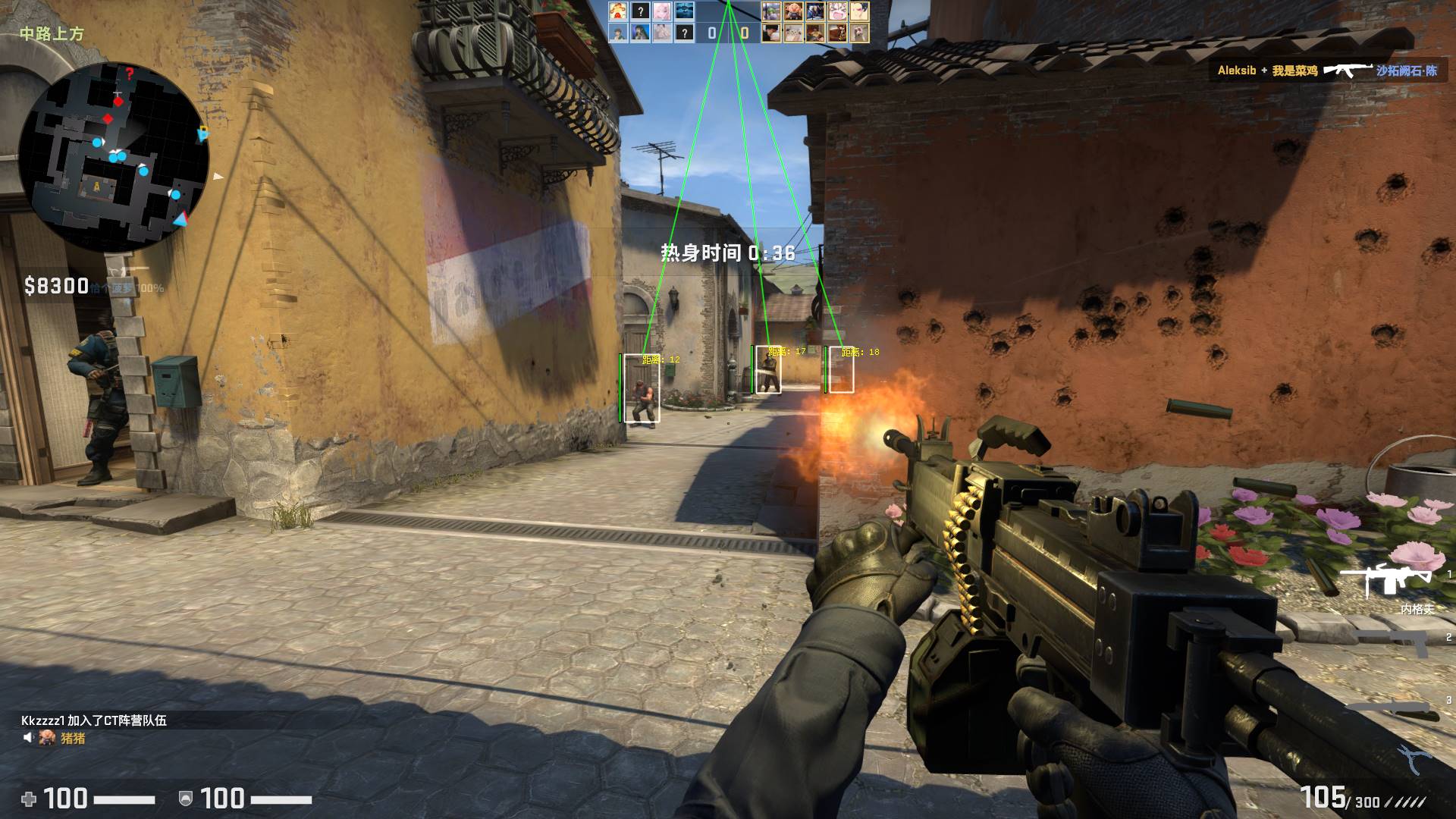Image resolution: width=1456 pixels, height=819 pixels.
Task: Click the health cross icon near 100
Action: click(28, 799)
